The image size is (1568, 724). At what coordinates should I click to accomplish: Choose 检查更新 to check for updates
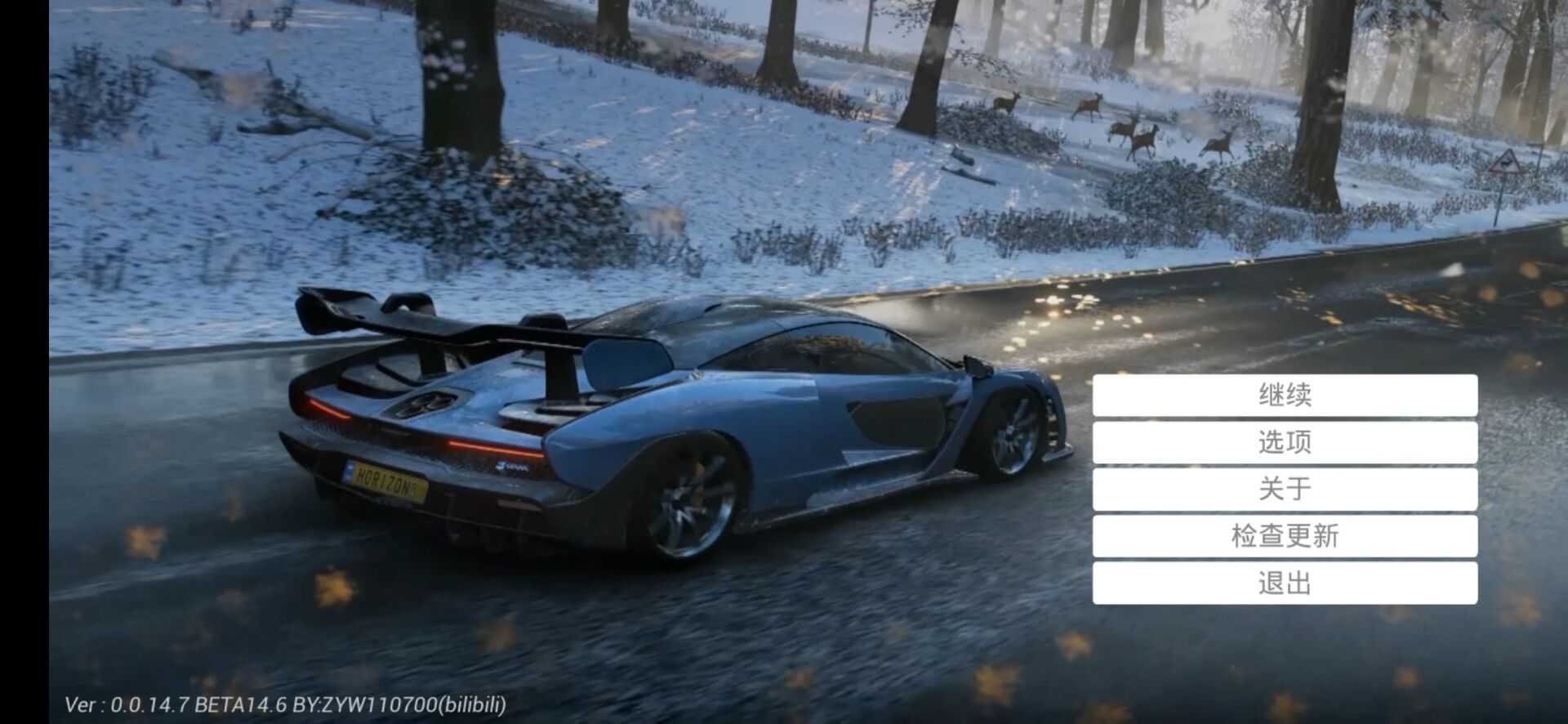click(x=1285, y=536)
